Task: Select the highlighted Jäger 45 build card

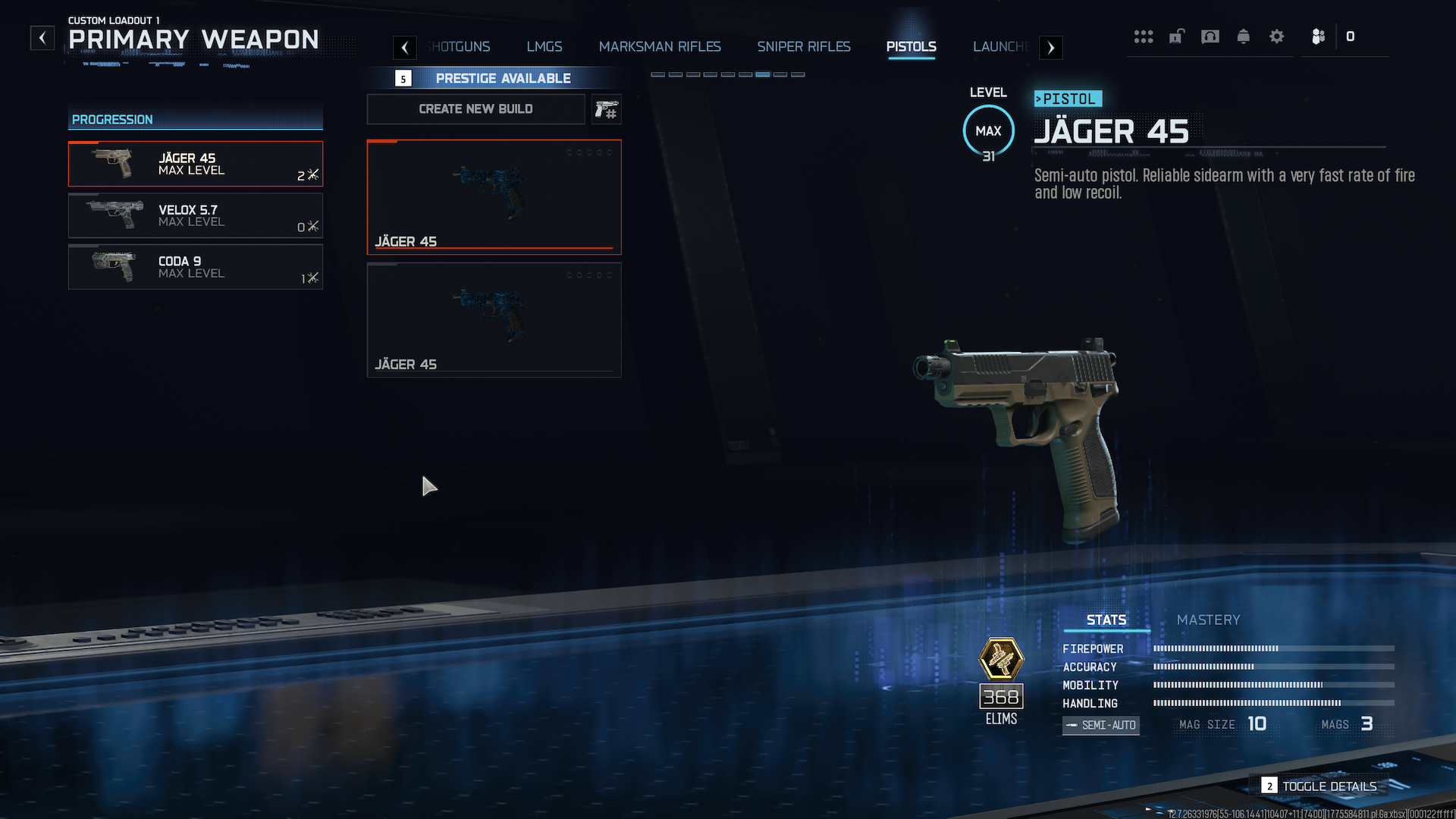Action: click(x=494, y=196)
